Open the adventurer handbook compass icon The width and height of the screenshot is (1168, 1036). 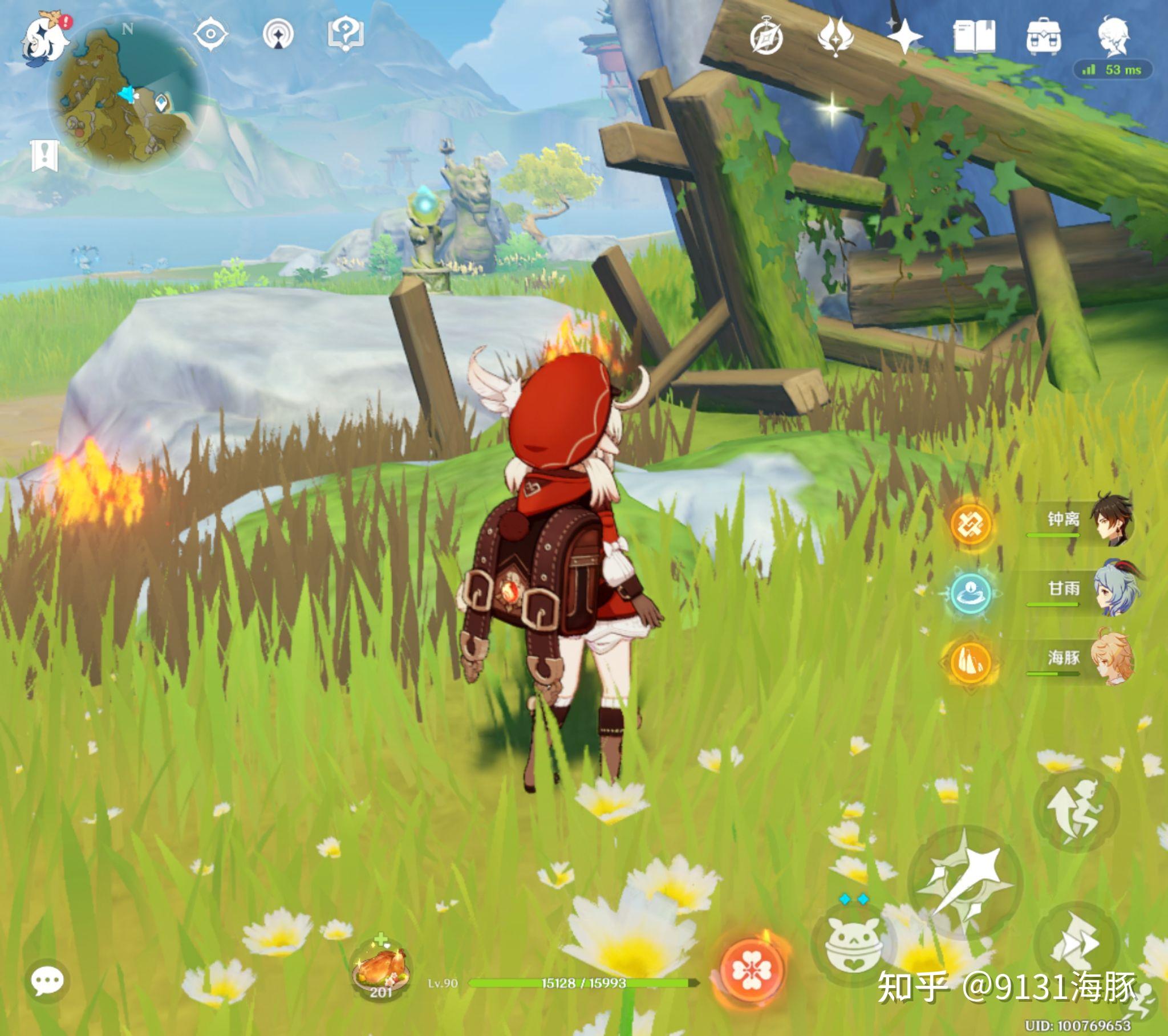click(x=766, y=37)
